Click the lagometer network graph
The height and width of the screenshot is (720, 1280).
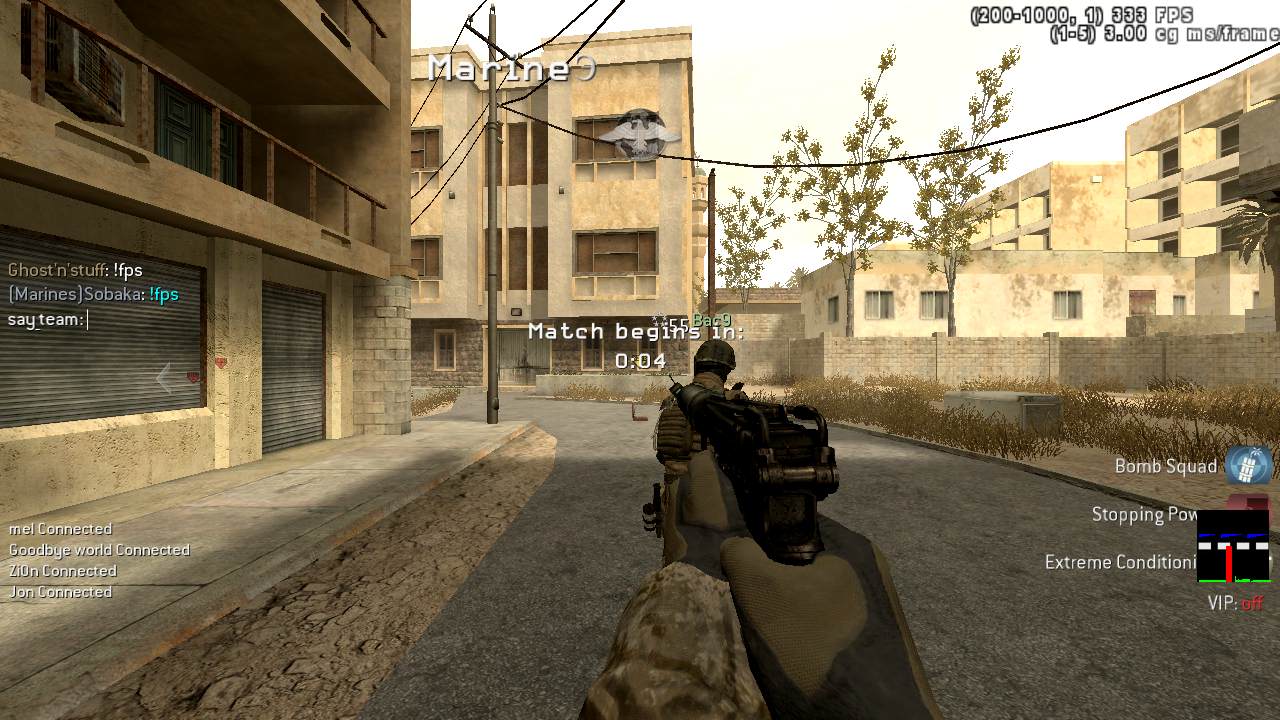point(1233,546)
